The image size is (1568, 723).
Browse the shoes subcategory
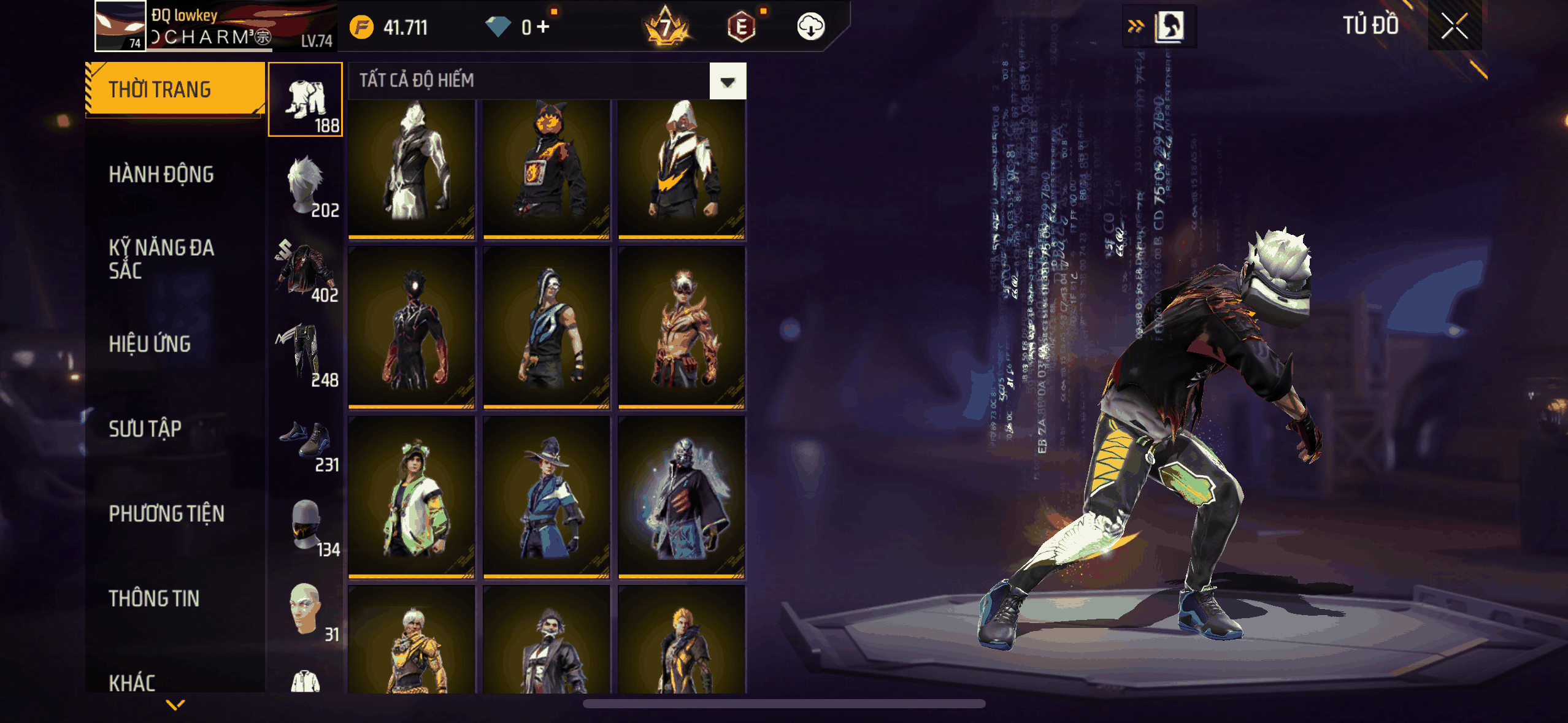point(306,439)
